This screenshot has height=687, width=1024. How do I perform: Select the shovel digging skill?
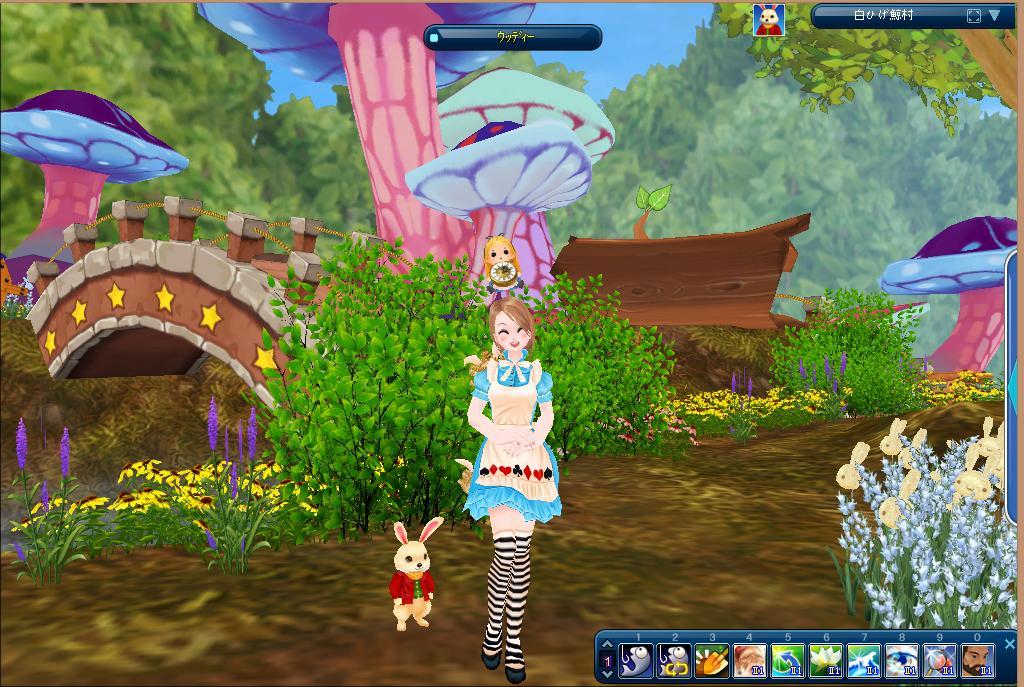pyautogui.click(x=712, y=661)
